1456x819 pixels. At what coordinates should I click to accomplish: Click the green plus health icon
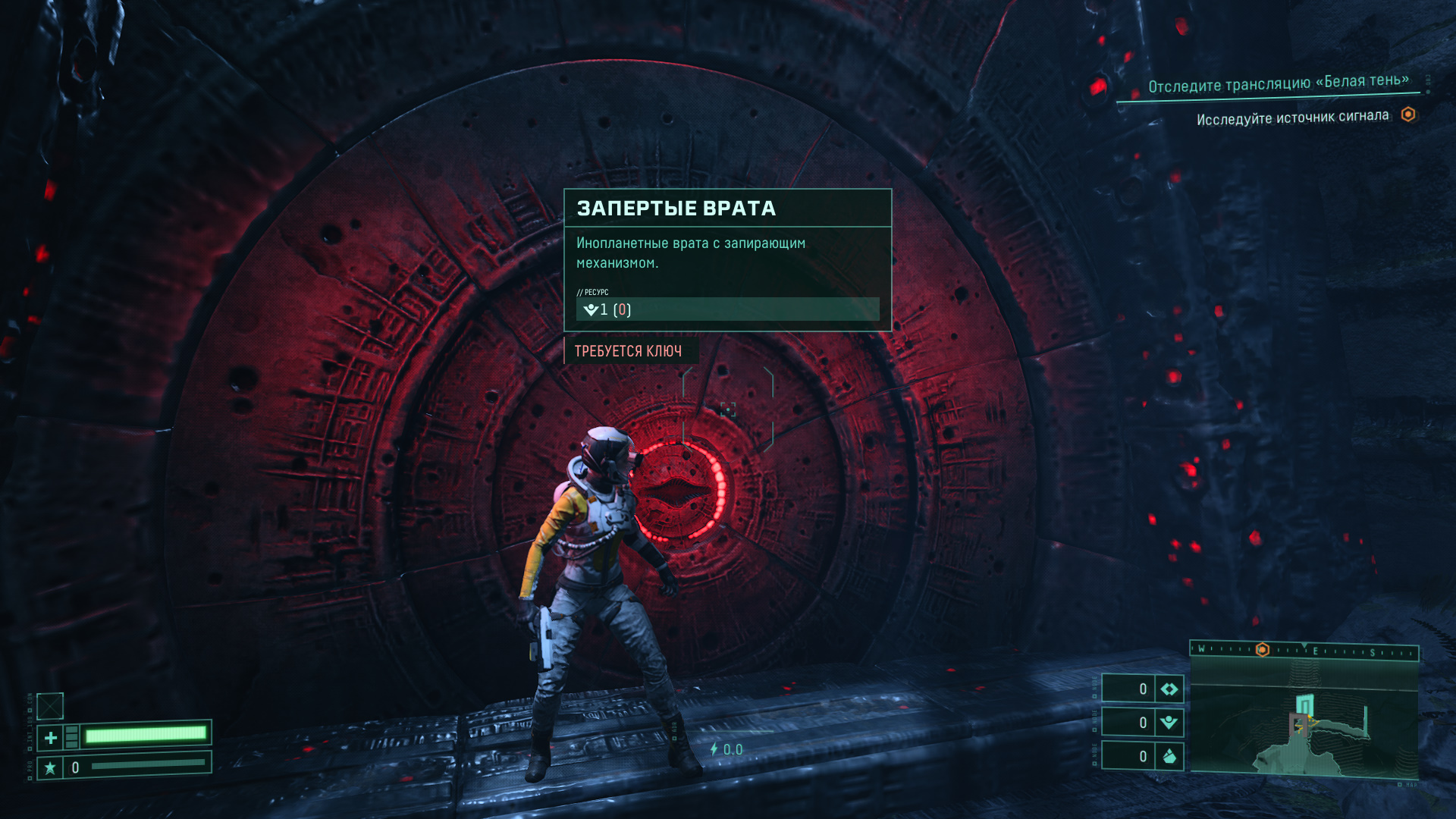[x=51, y=737]
